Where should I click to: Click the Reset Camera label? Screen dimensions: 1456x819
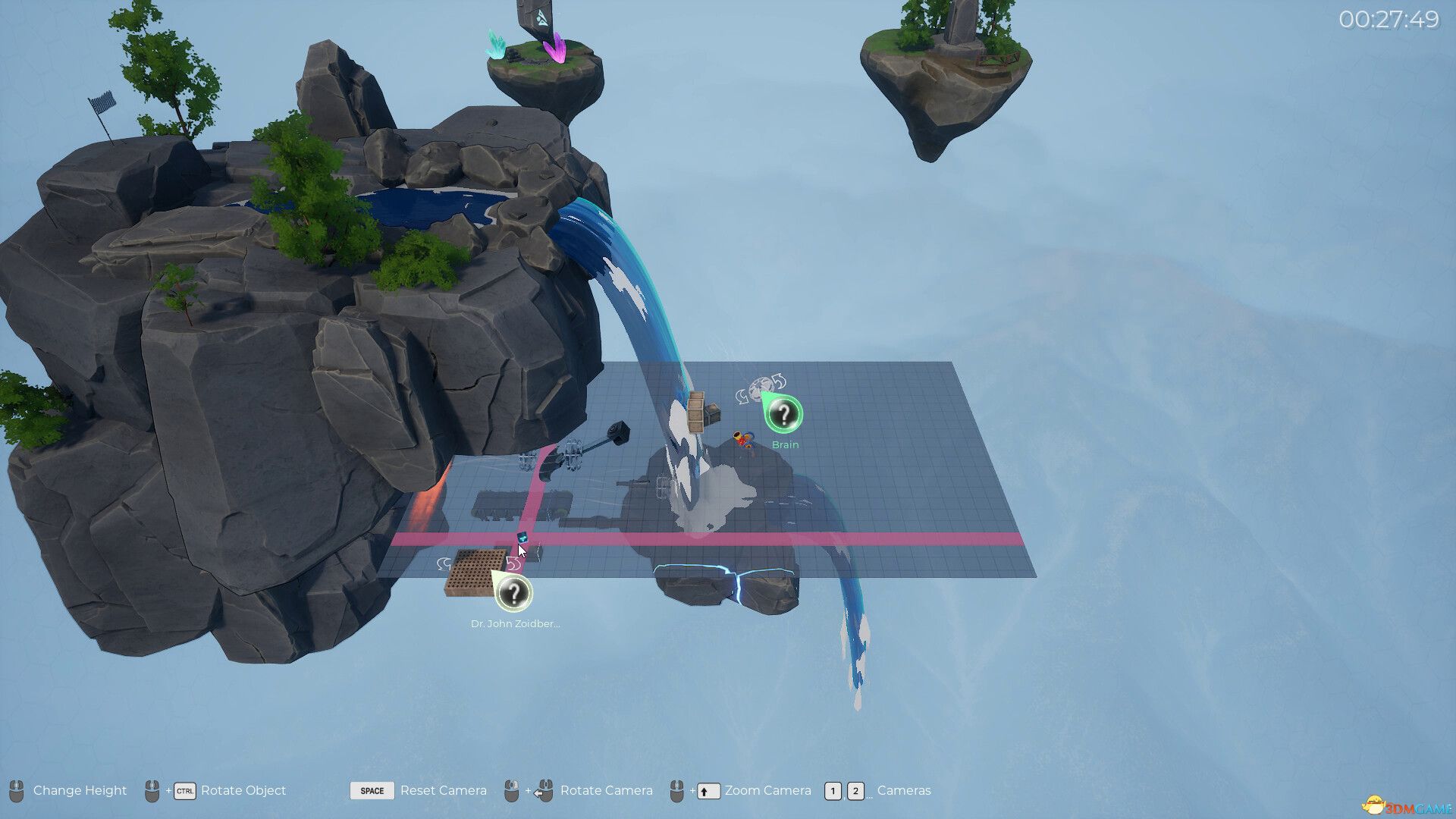[x=444, y=791]
